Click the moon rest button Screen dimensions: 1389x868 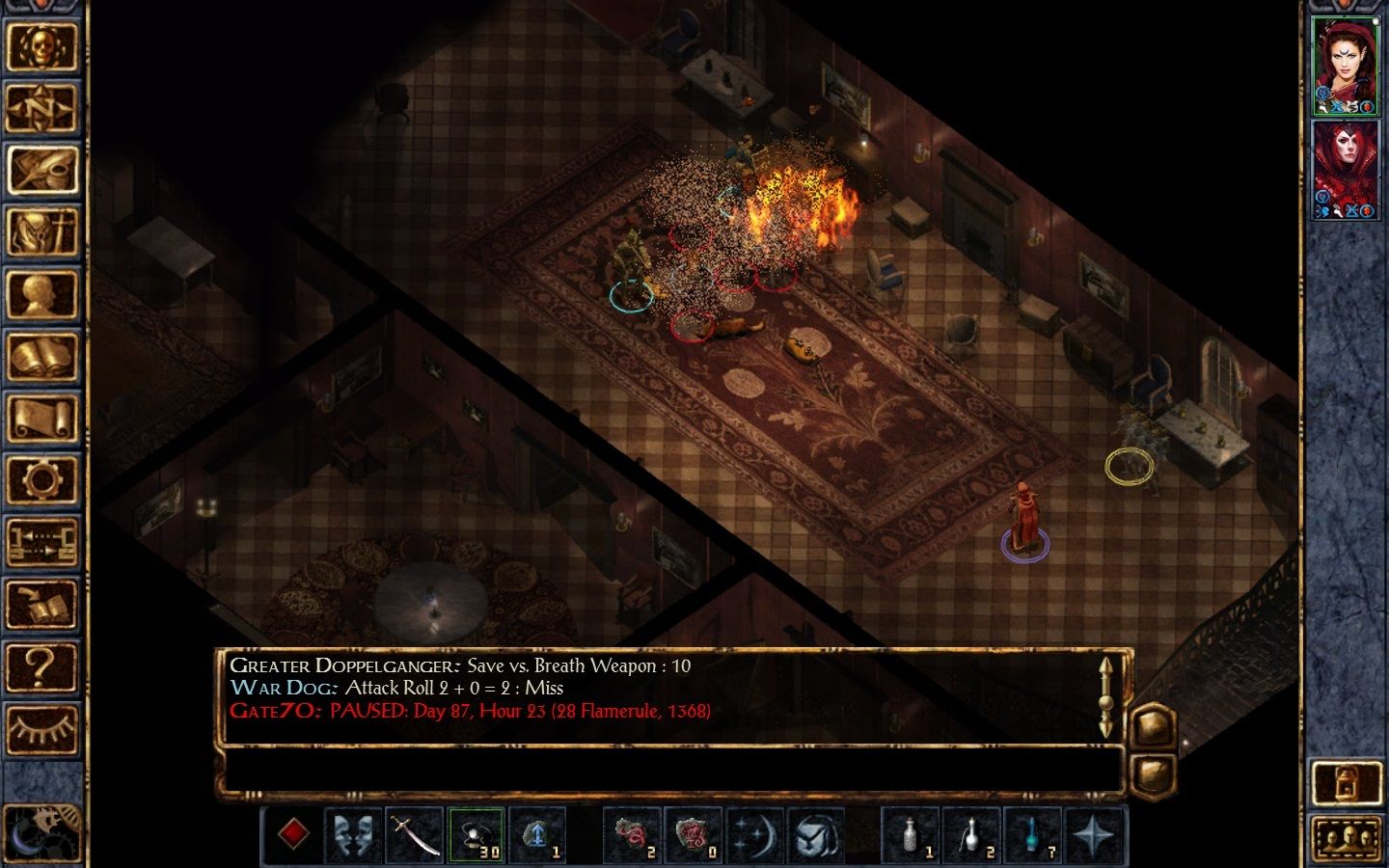(41, 829)
